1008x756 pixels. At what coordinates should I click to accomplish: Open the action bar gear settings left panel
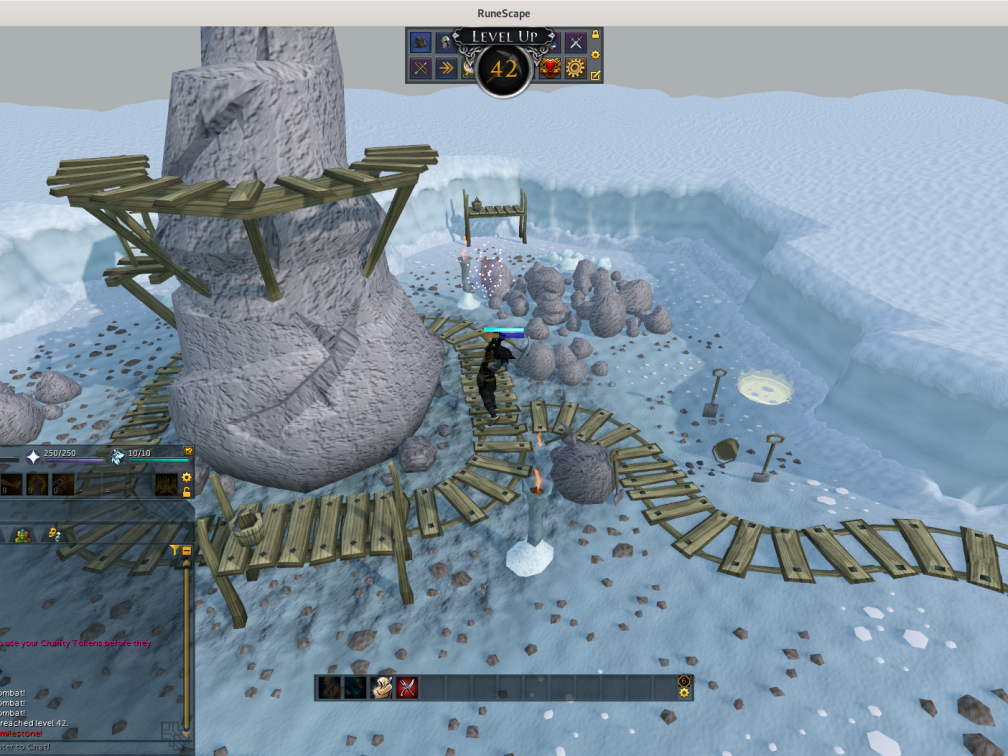[x=186, y=478]
